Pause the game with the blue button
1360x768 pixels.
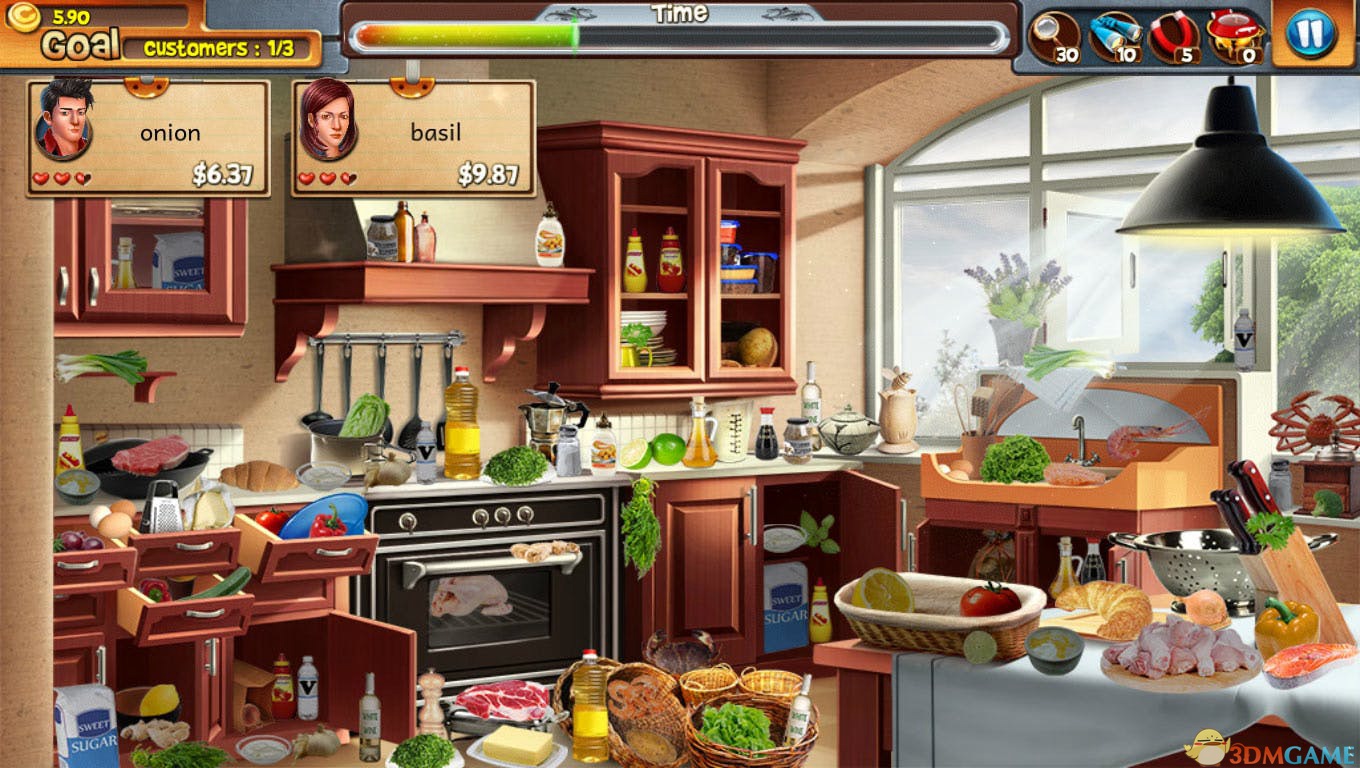click(x=1310, y=34)
